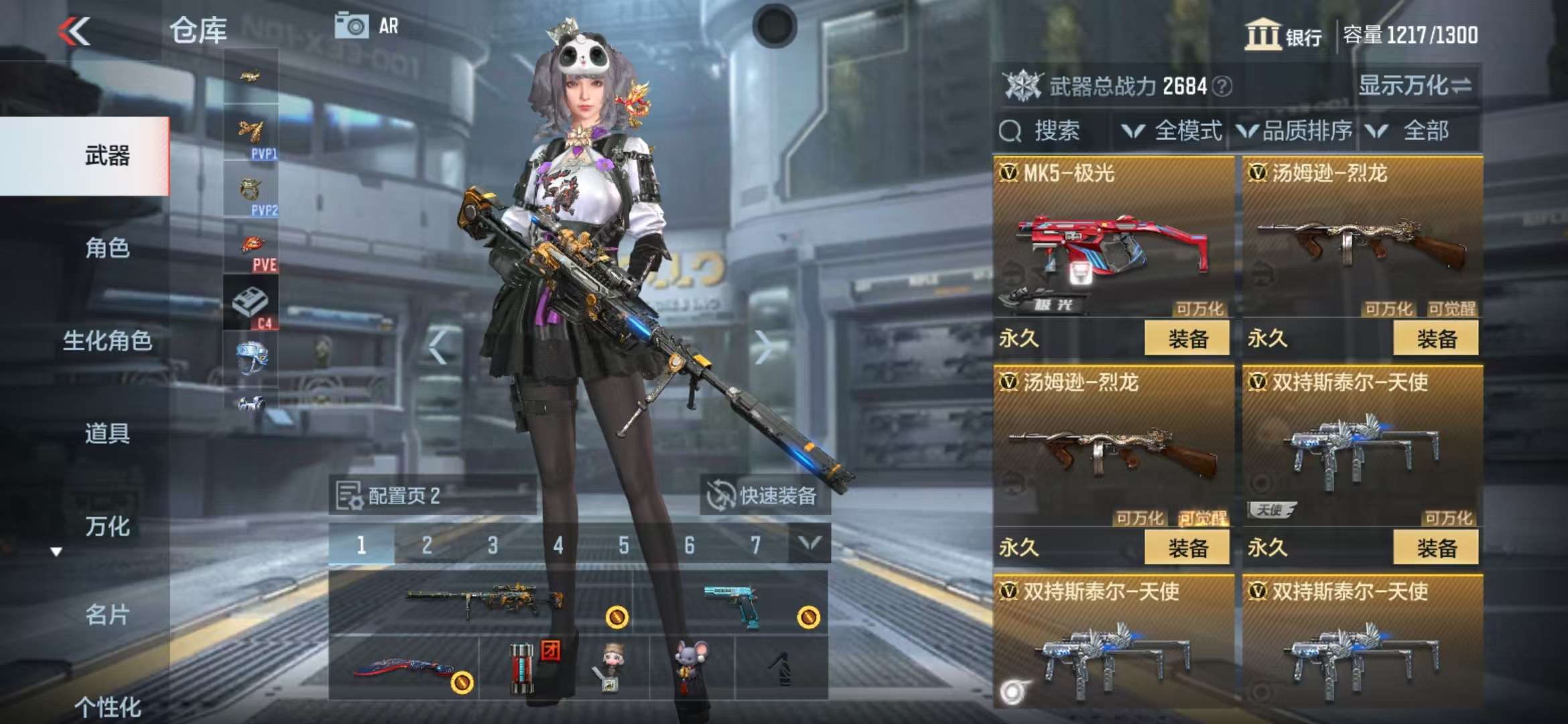Open the 快速装备 quick equip
This screenshot has height=724, width=1568.
[x=765, y=496]
